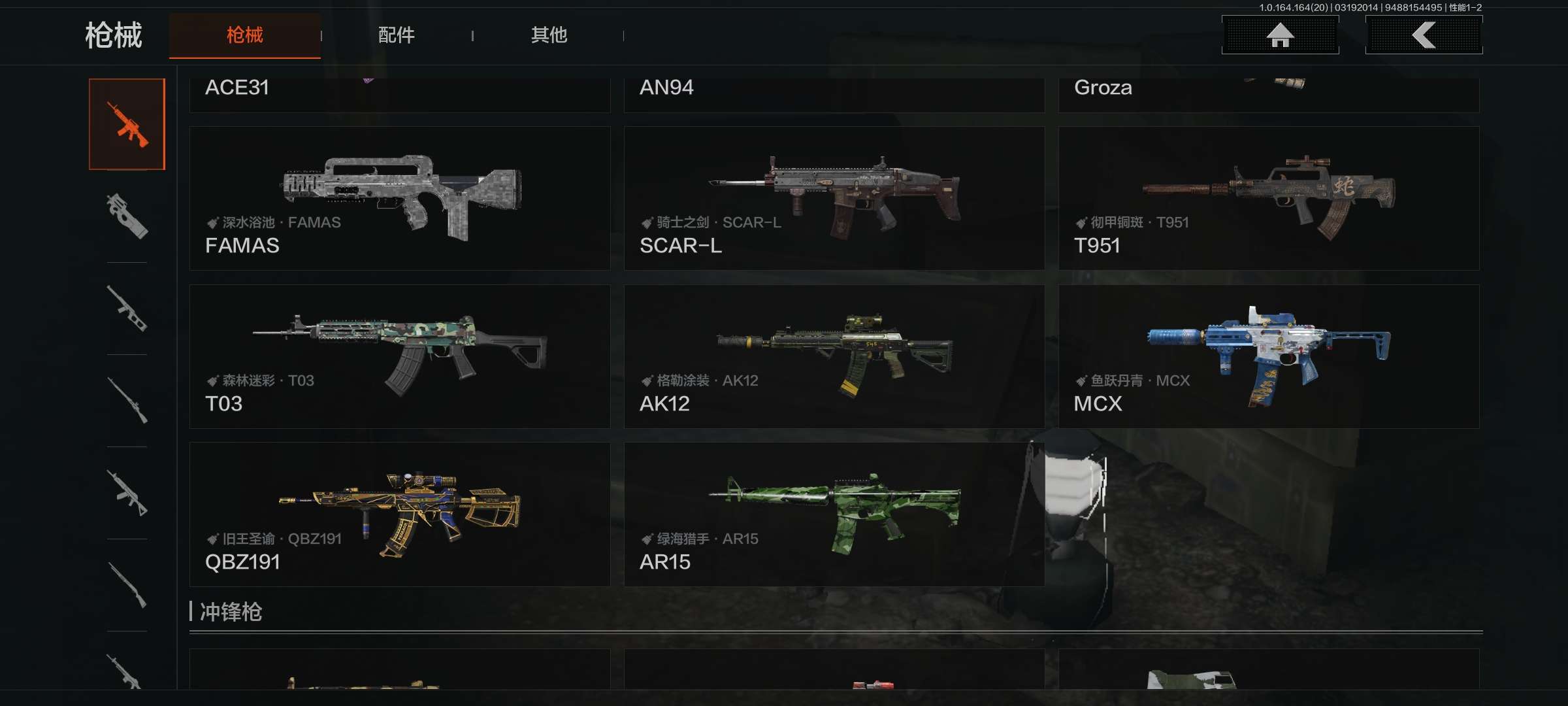
Task: Choose the Groza weapon card
Action: point(1268,93)
